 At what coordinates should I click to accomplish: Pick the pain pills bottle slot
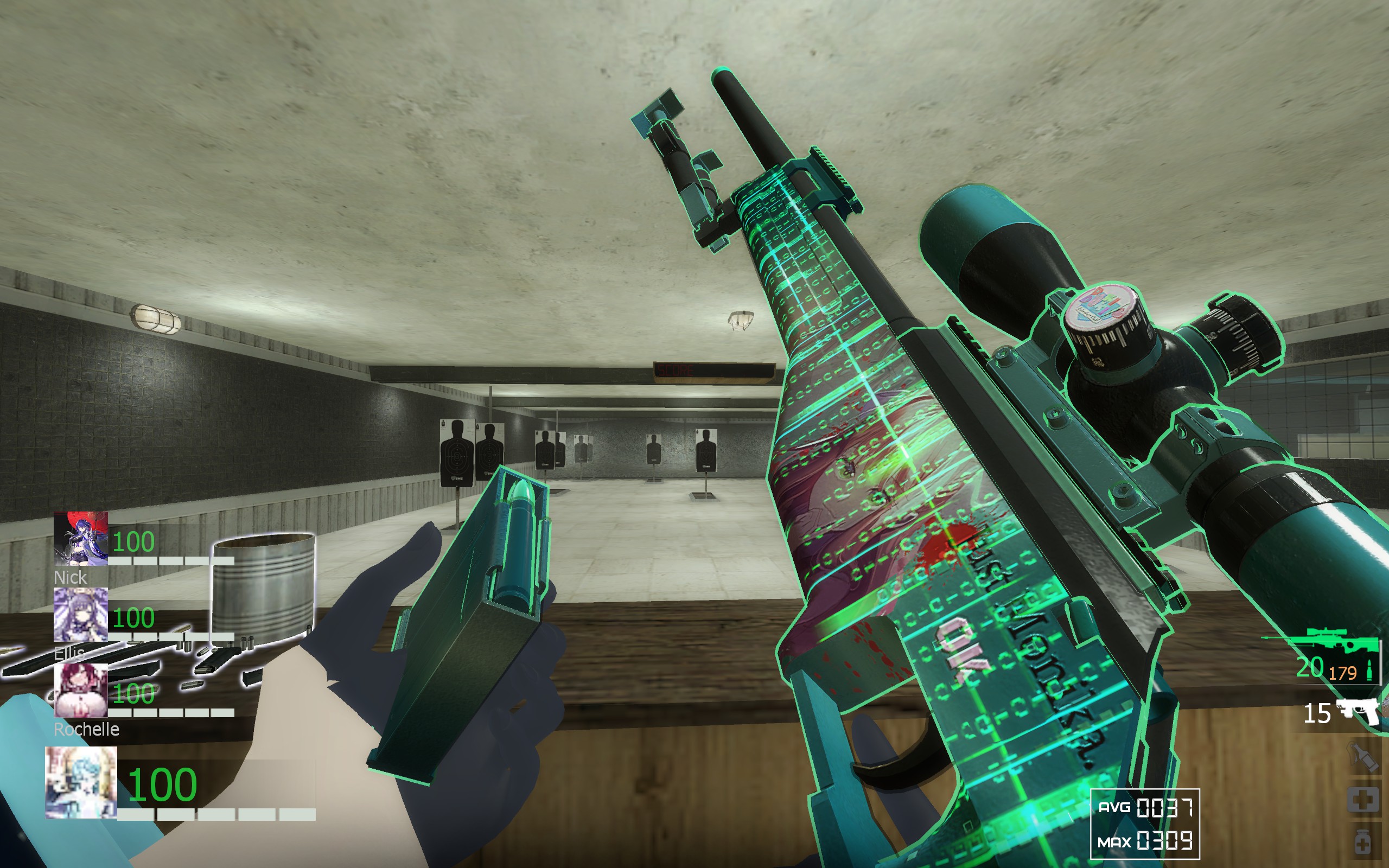[1363, 841]
